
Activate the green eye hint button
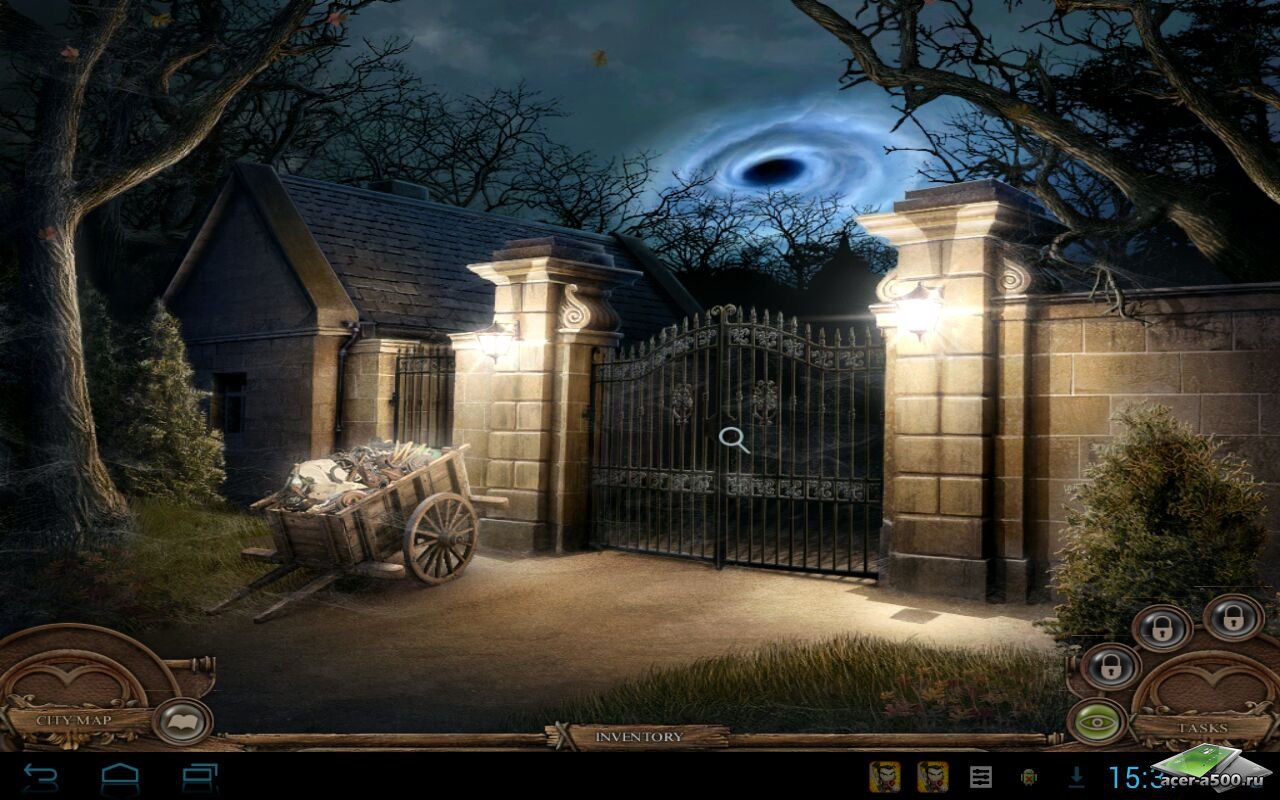tap(1097, 720)
